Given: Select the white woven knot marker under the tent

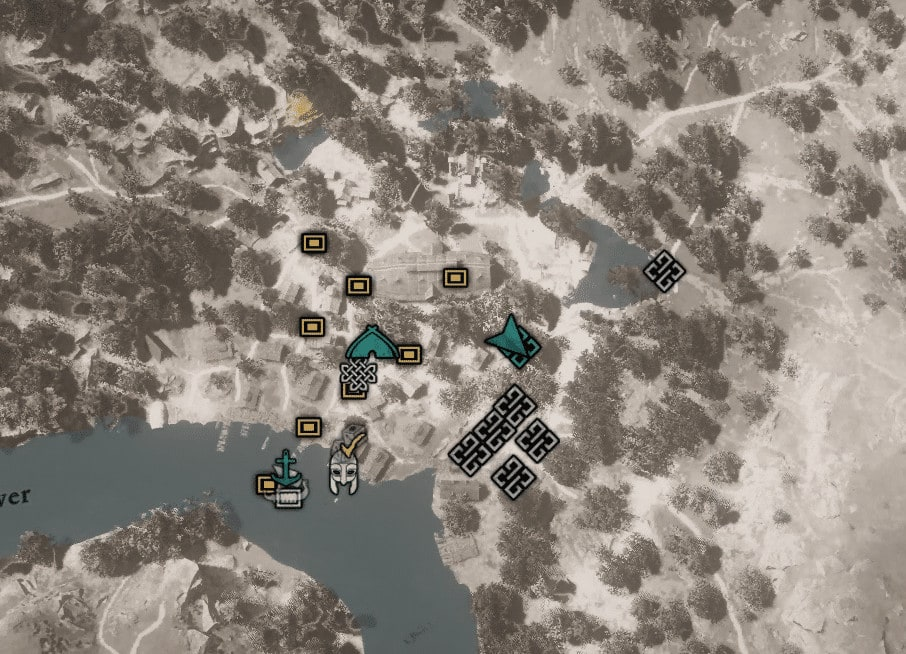Looking at the screenshot, I should (355, 376).
